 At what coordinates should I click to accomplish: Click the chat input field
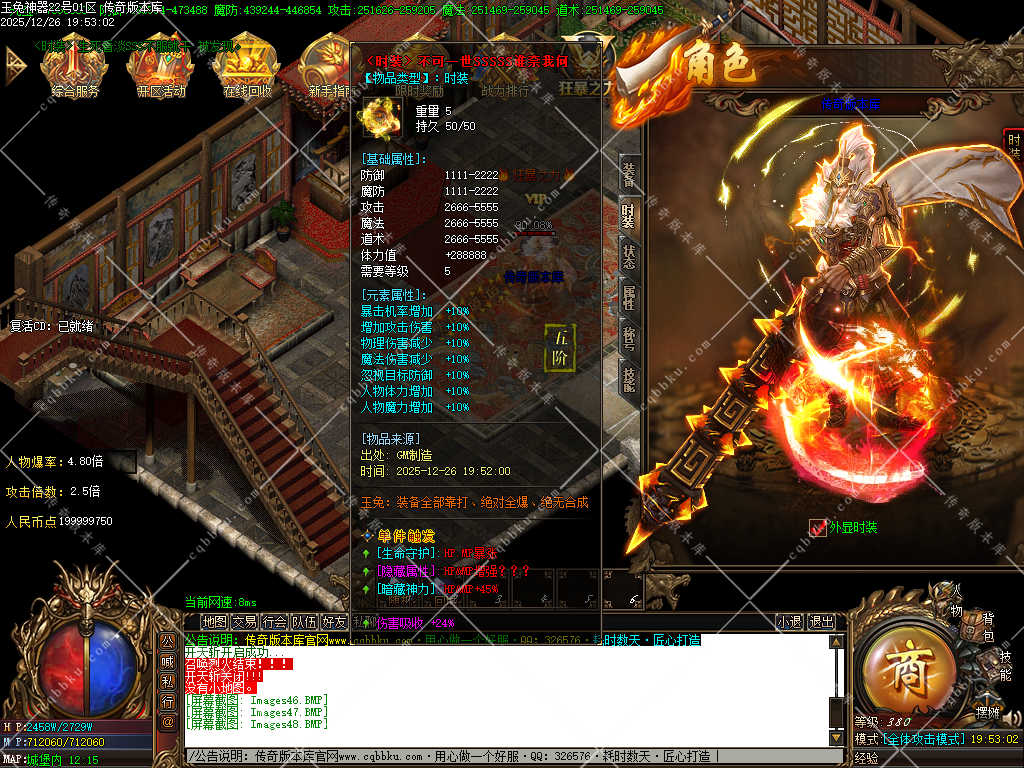tap(500, 756)
